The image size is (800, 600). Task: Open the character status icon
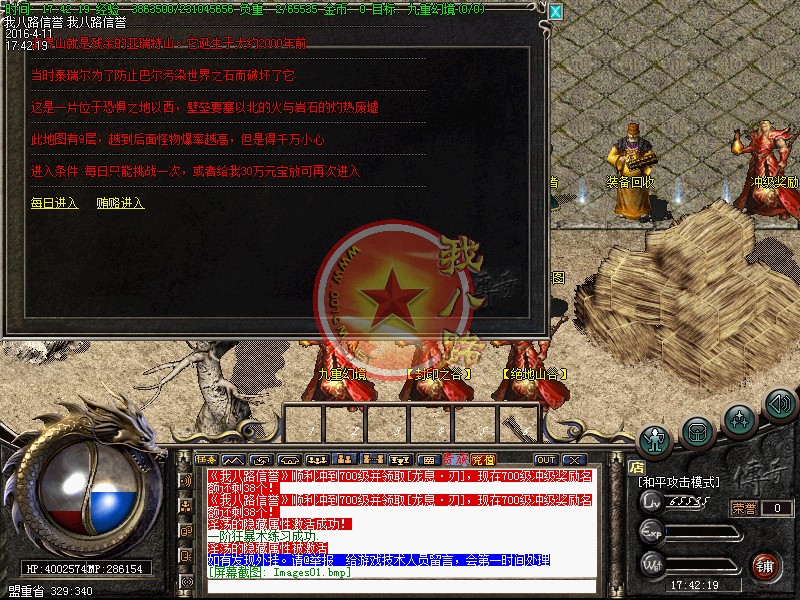[x=655, y=439]
